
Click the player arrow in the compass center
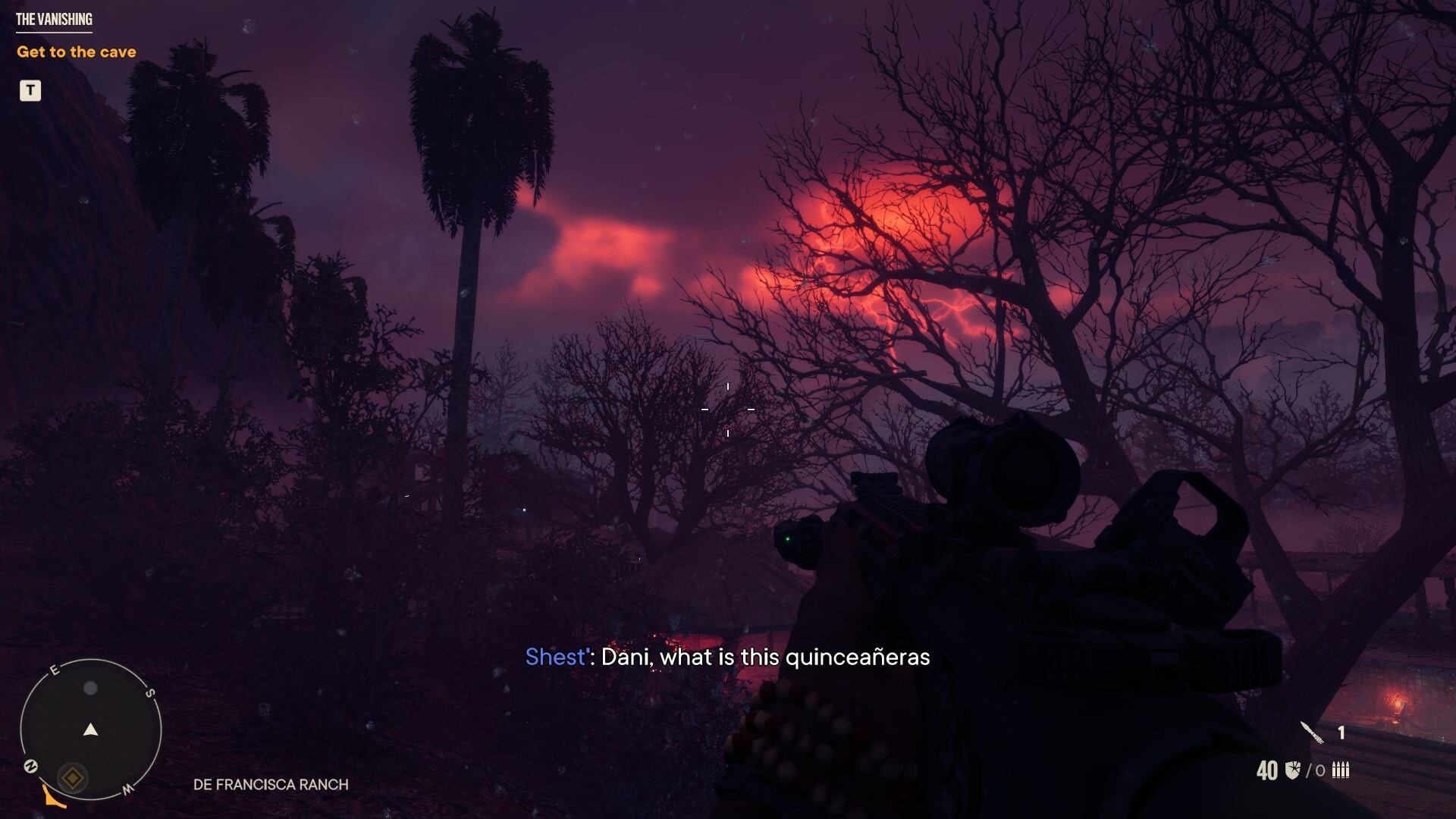(x=91, y=730)
